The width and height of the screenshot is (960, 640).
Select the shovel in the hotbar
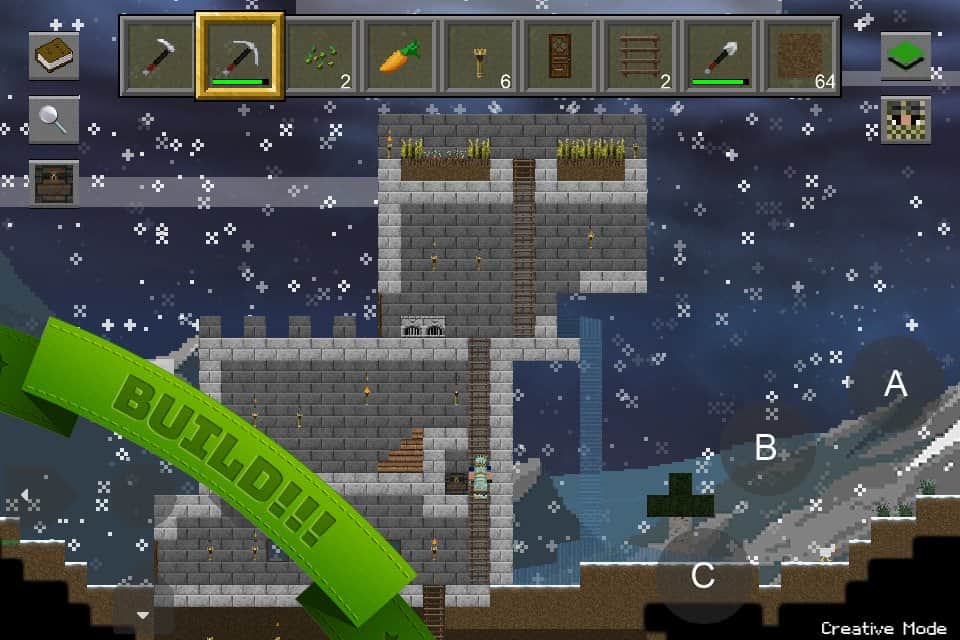(721, 56)
